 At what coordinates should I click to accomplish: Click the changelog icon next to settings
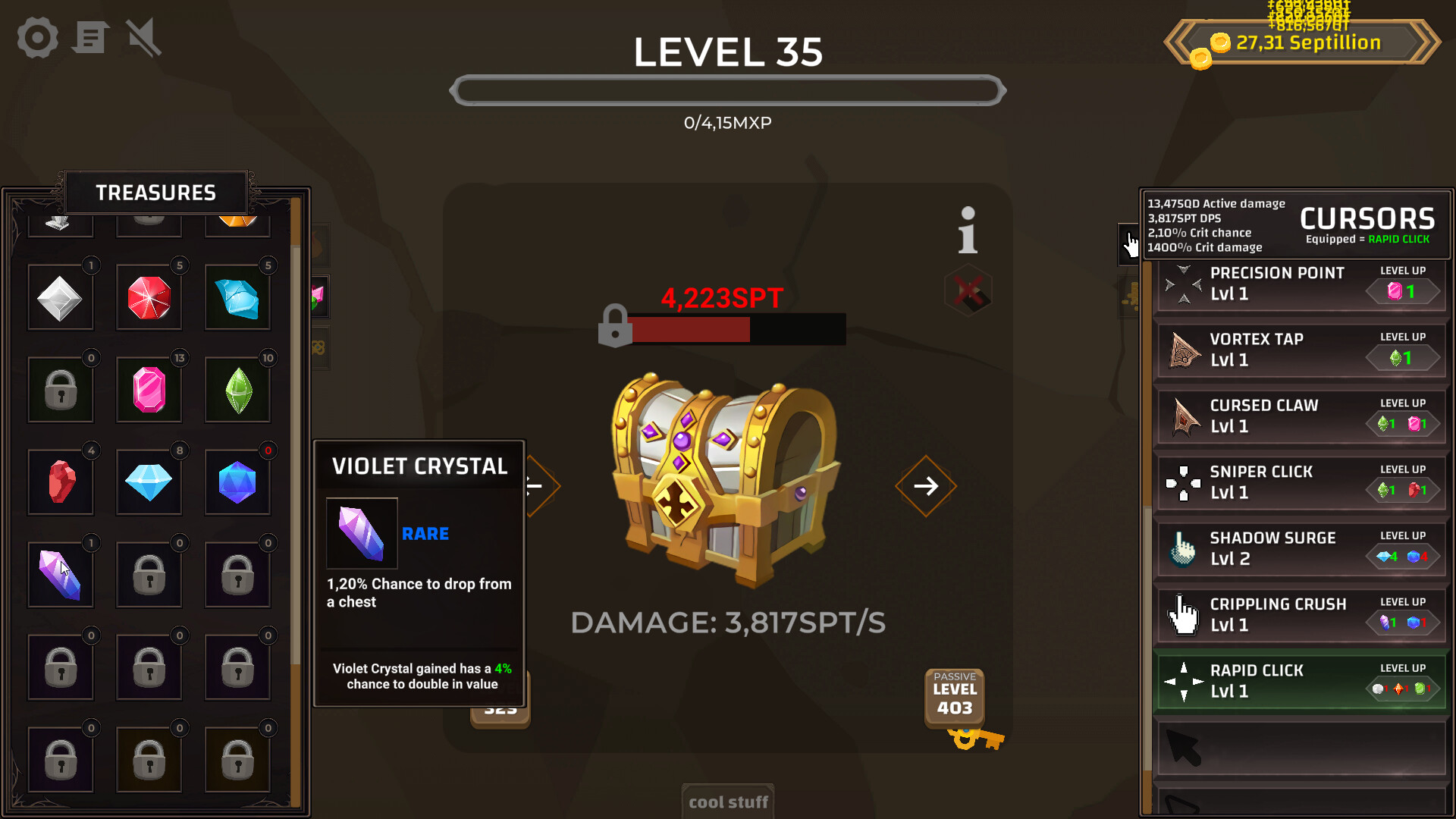pyautogui.click(x=90, y=37)
